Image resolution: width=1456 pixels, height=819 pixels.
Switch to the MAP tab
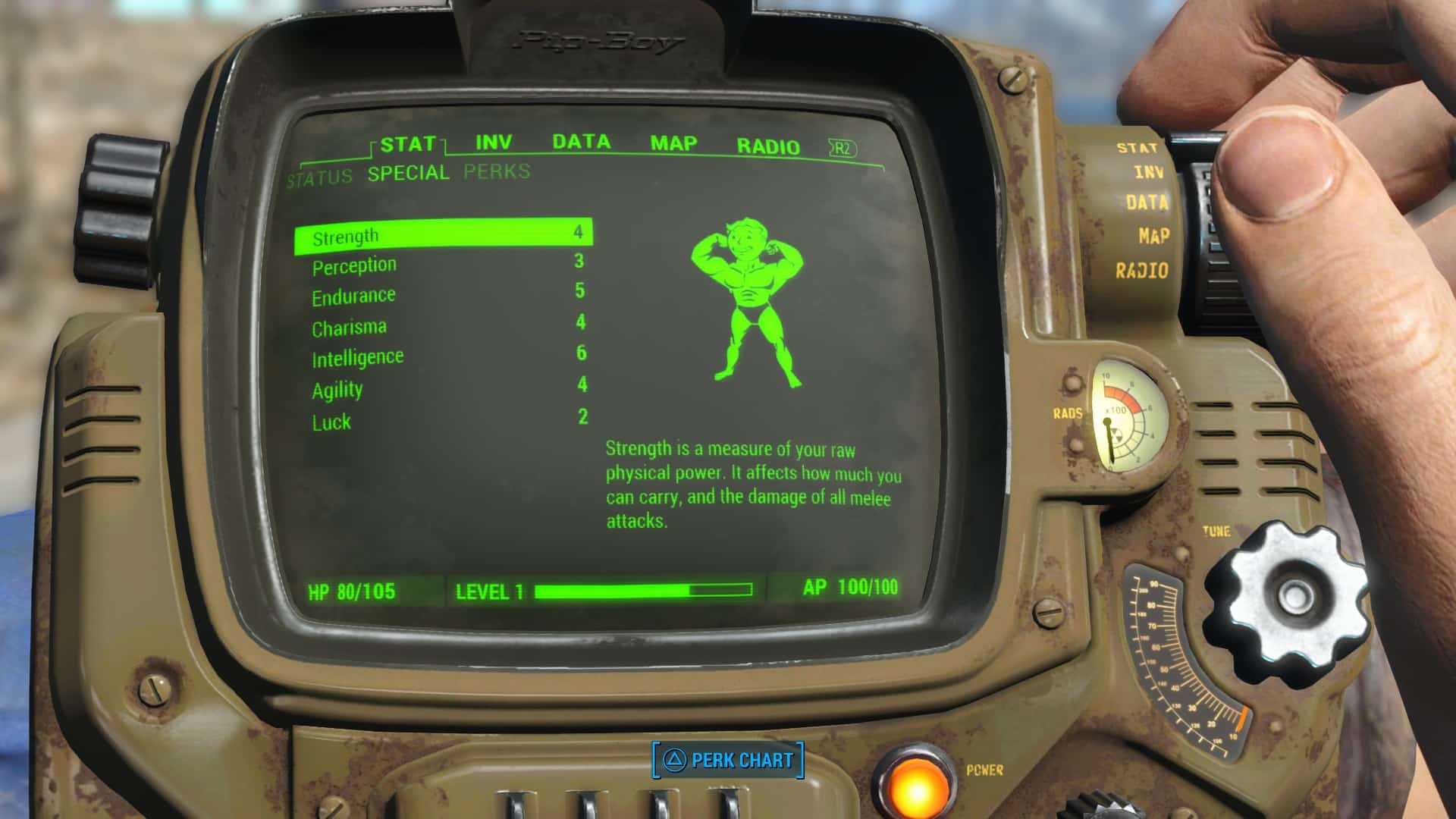point(672,143)
